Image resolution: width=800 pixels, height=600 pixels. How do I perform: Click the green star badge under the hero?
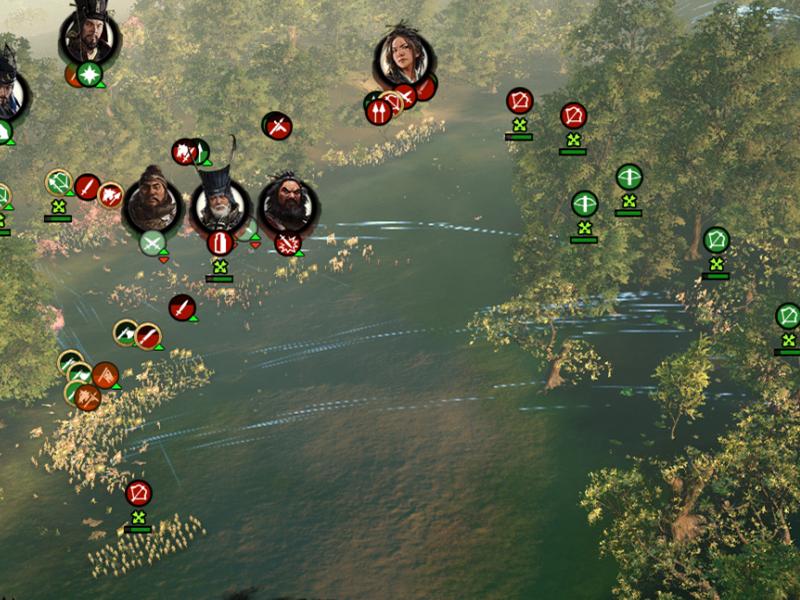[x=90, y=74]
